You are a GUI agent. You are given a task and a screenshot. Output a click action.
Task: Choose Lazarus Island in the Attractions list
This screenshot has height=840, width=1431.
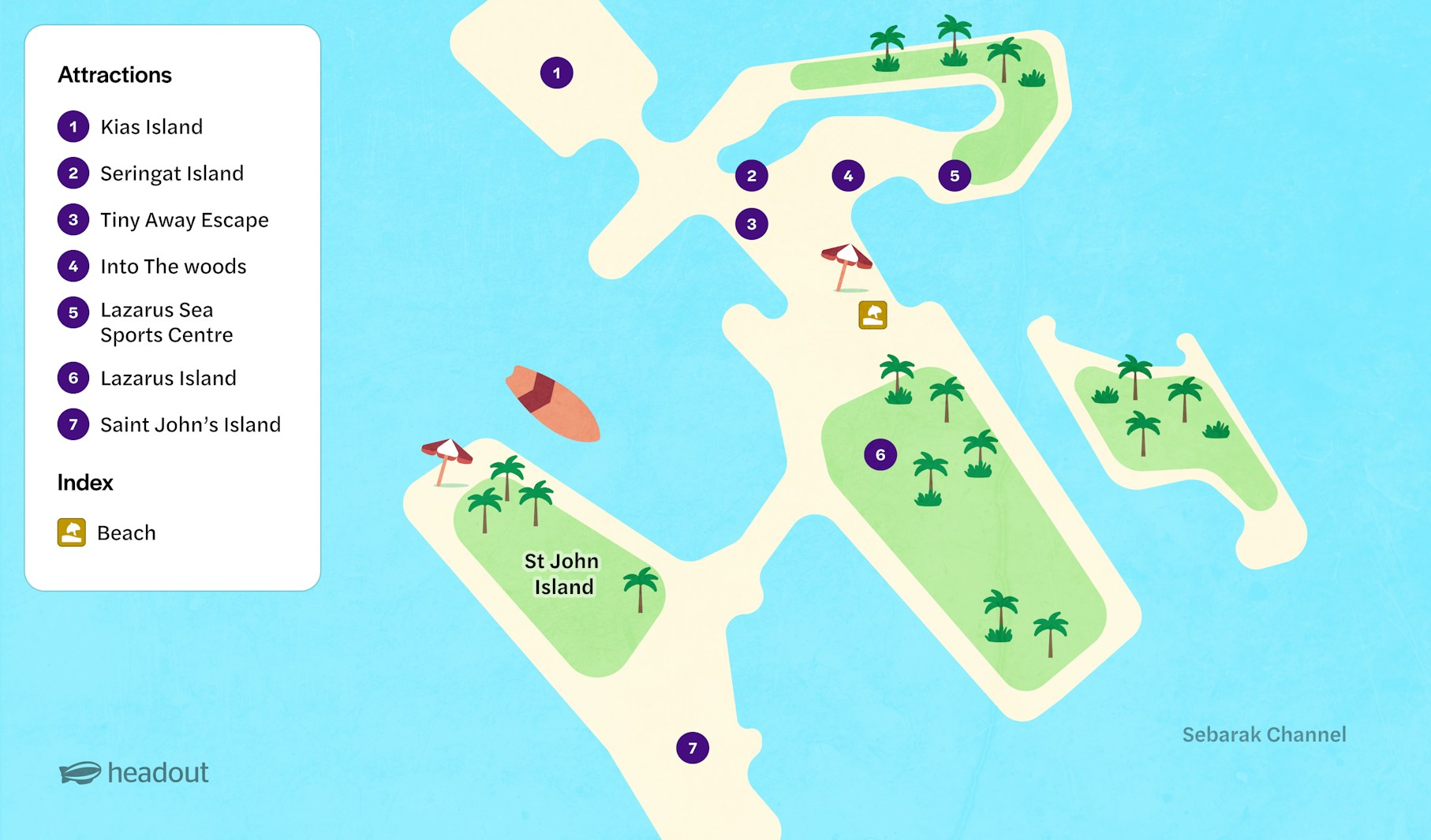(x=168, y=379)
